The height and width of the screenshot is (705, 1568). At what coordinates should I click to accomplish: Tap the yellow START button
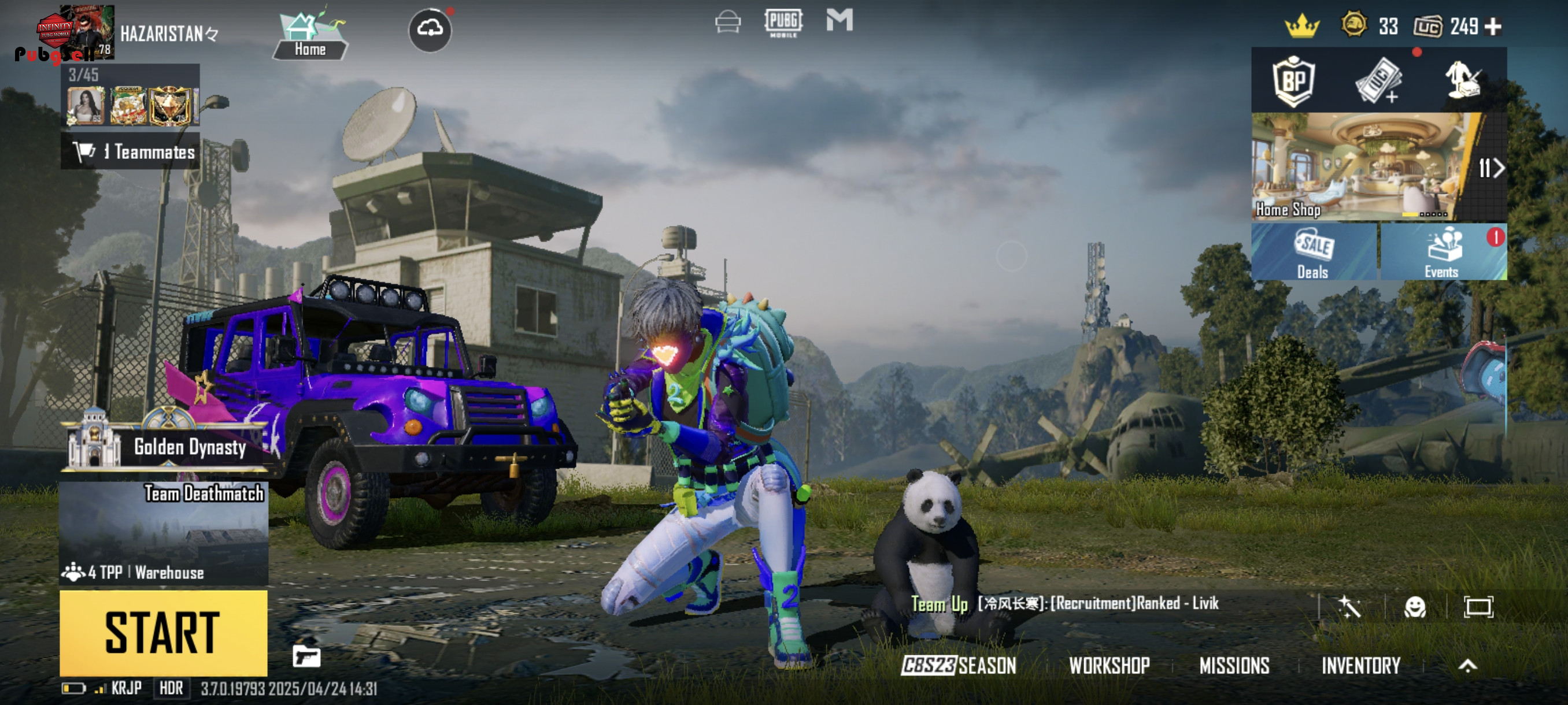click(x=163, y=633)
